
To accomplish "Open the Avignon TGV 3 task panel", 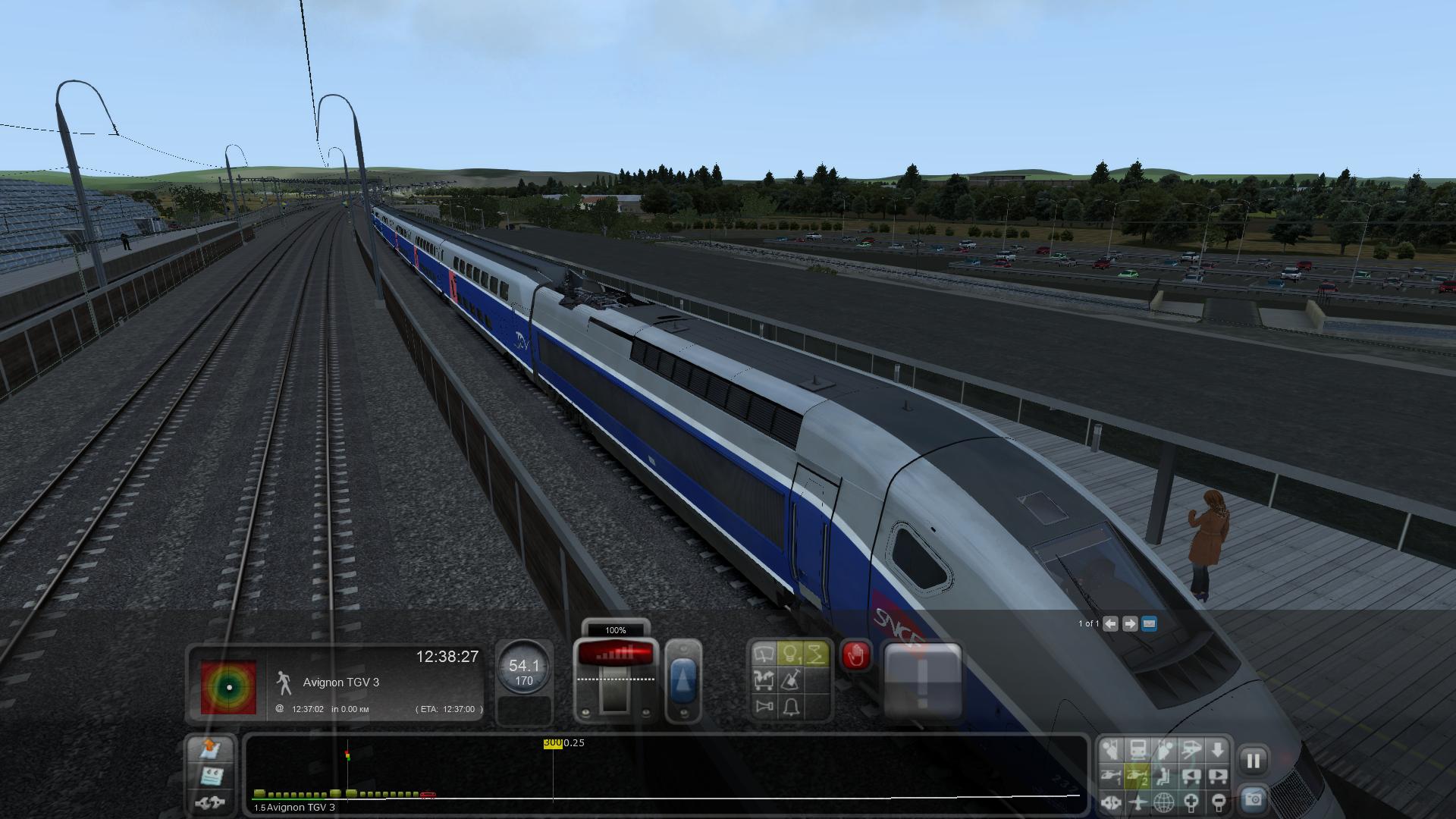I will [x=340, y=682].
